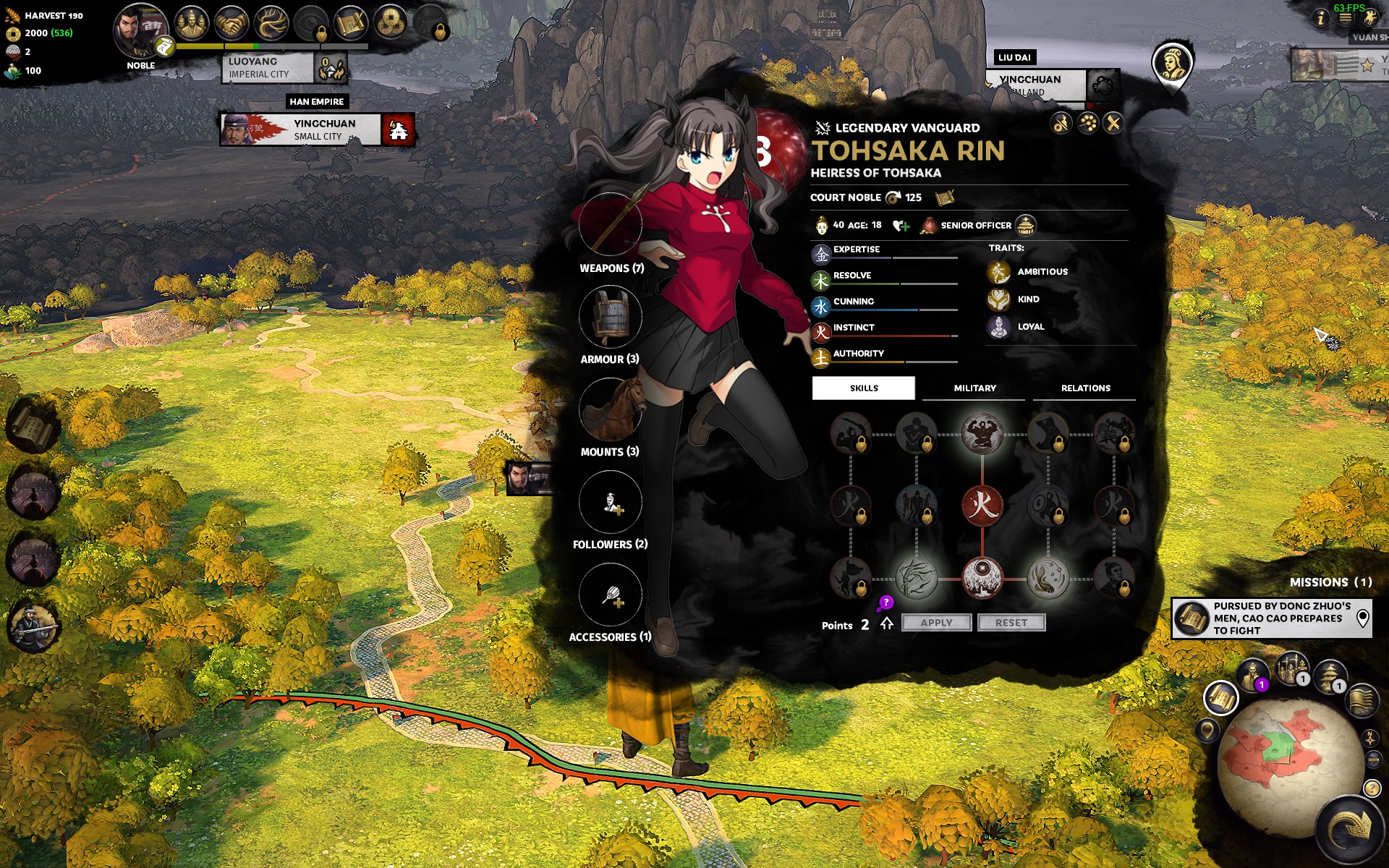Click the Ambitious trait icon
Screen dimensions: 1389x868
pos(999,272)
